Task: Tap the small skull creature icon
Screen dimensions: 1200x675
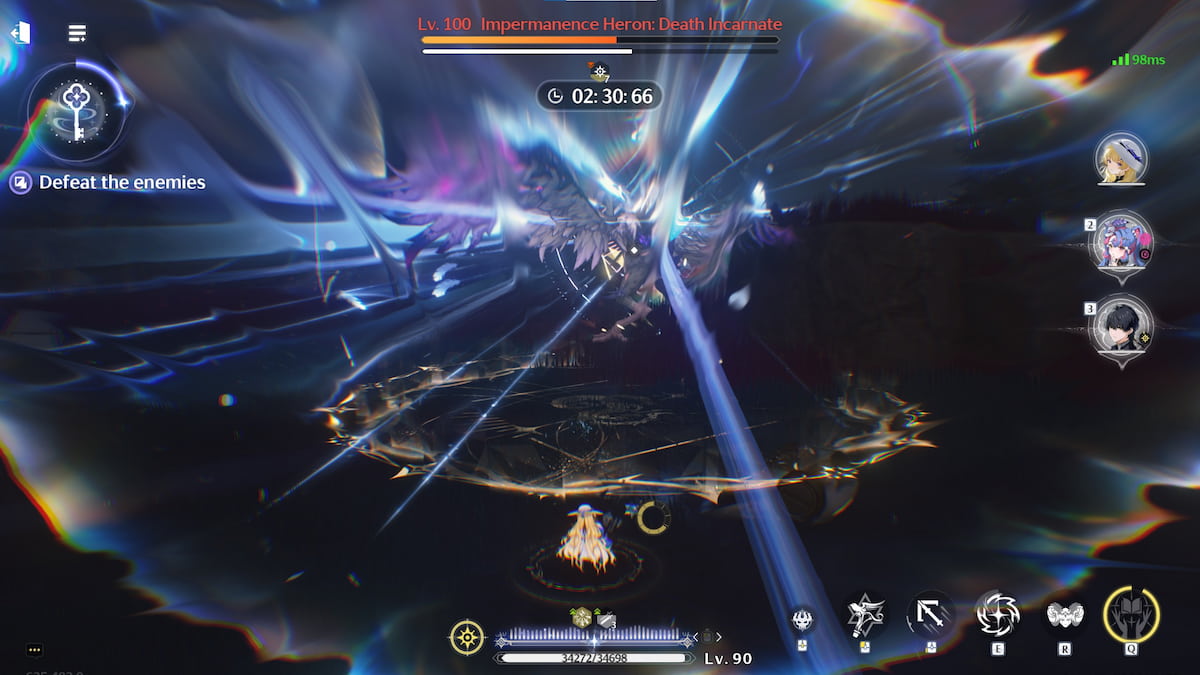Action: [x=802, y=619]
